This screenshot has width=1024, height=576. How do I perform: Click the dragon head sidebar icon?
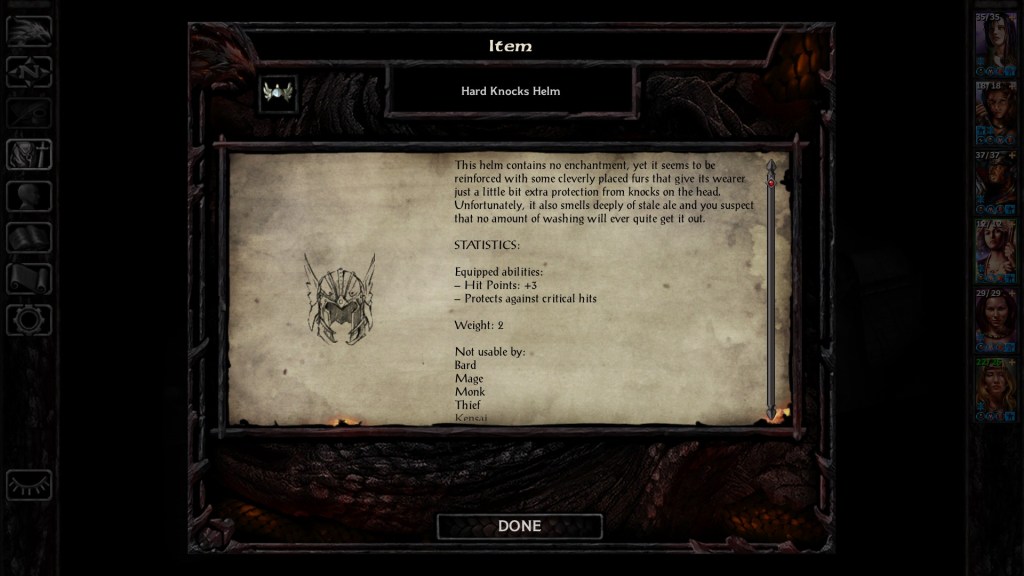29,31
